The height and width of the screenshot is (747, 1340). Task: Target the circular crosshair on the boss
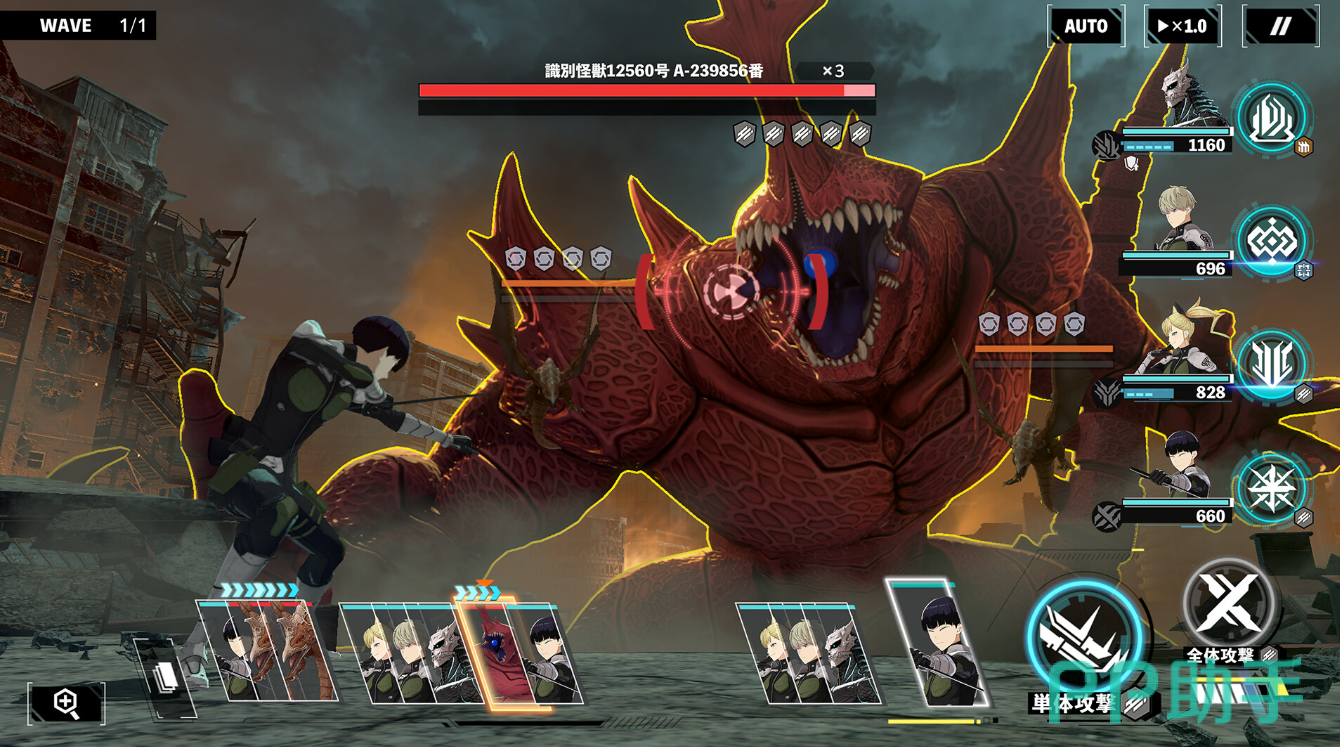(731, 291)
